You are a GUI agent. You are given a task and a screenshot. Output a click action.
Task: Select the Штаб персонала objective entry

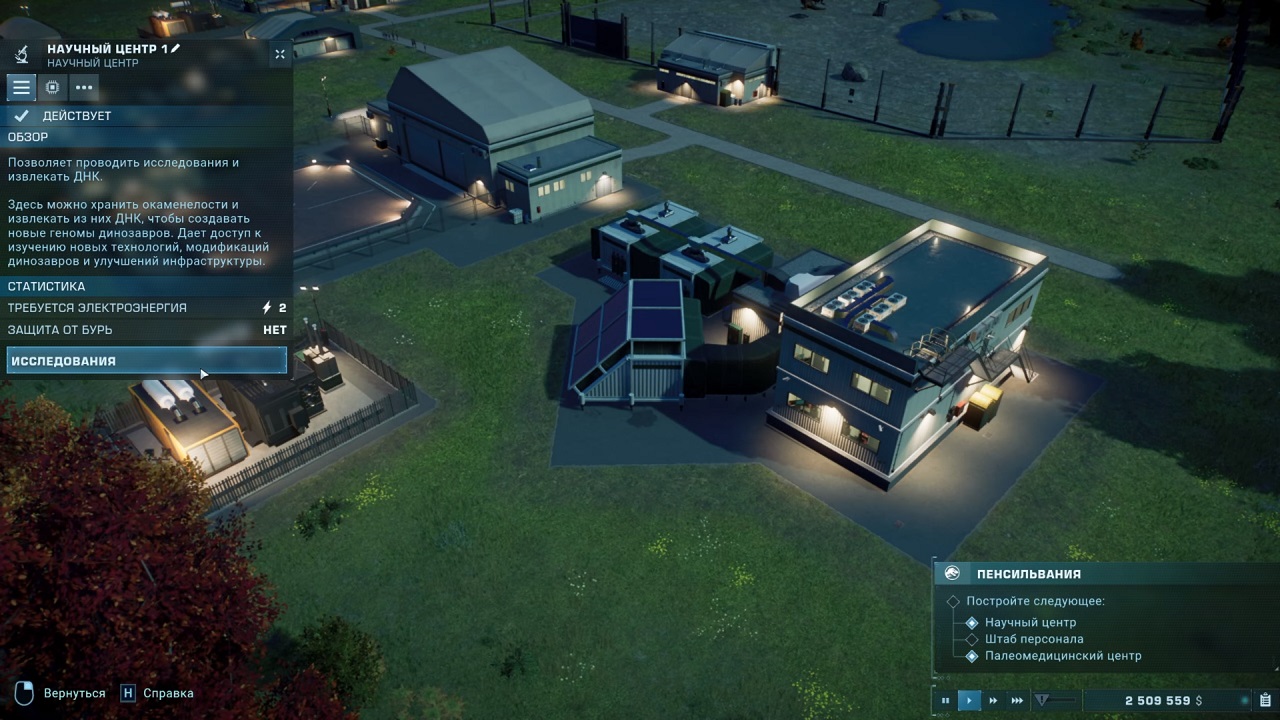click(x=1034, y=639)
